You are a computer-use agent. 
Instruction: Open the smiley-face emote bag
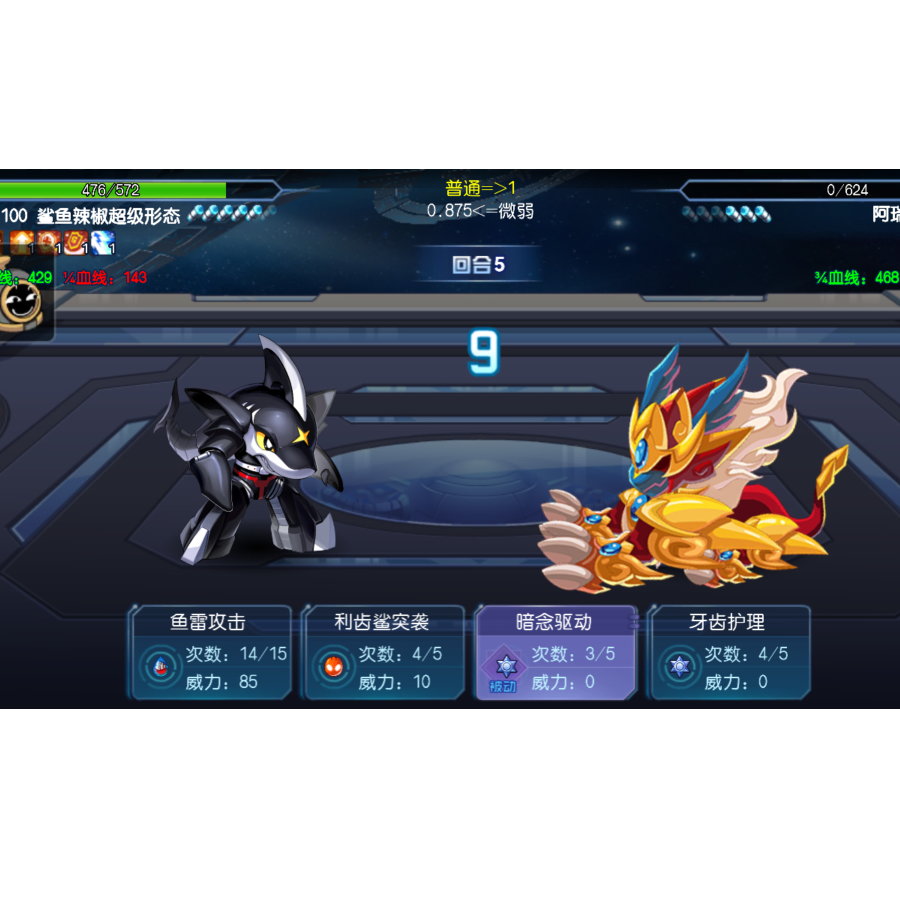click(19, 300)
